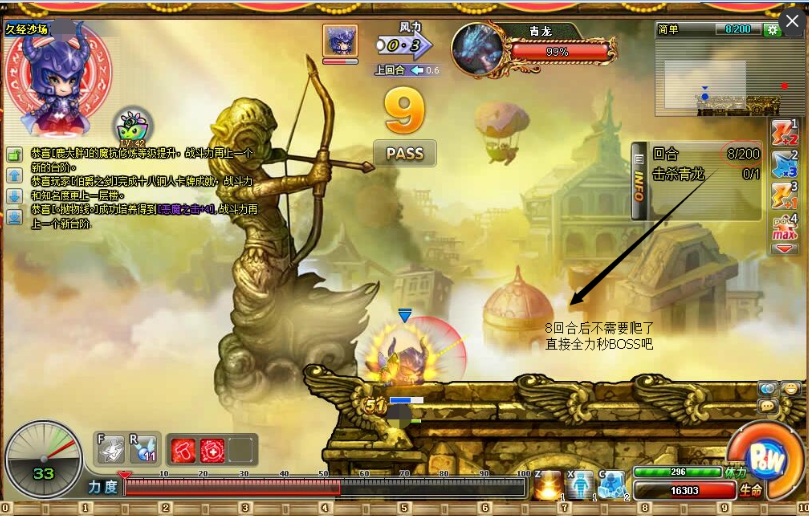The width and height of the screenshot is (809, 516).
Task: Click the battlefield minimap
Action: 717,78
